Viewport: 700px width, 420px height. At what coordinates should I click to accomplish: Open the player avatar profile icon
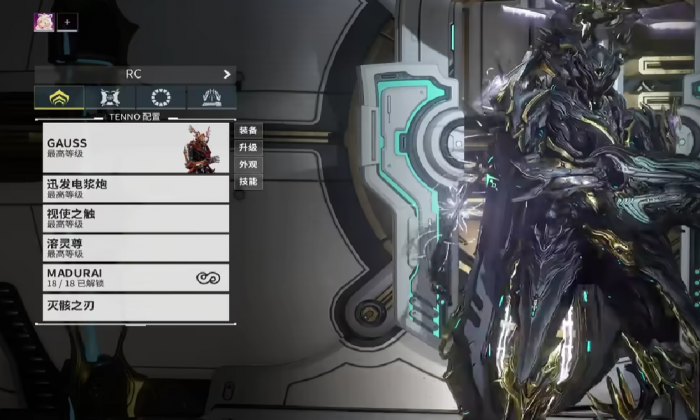pos(44,21)
